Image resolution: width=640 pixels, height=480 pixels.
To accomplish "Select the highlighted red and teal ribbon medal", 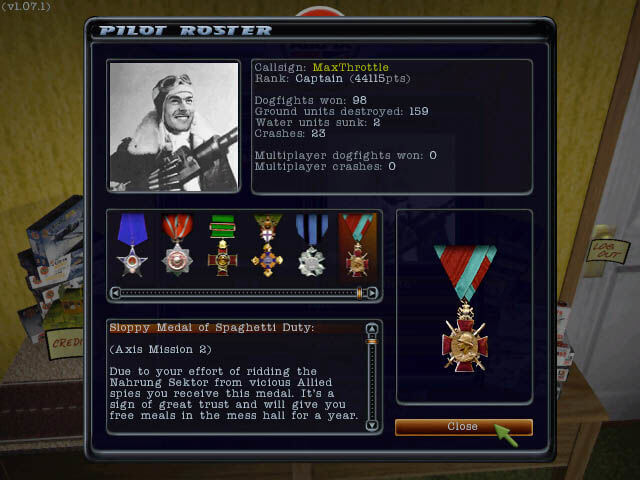I will click(x=357, y=246).
